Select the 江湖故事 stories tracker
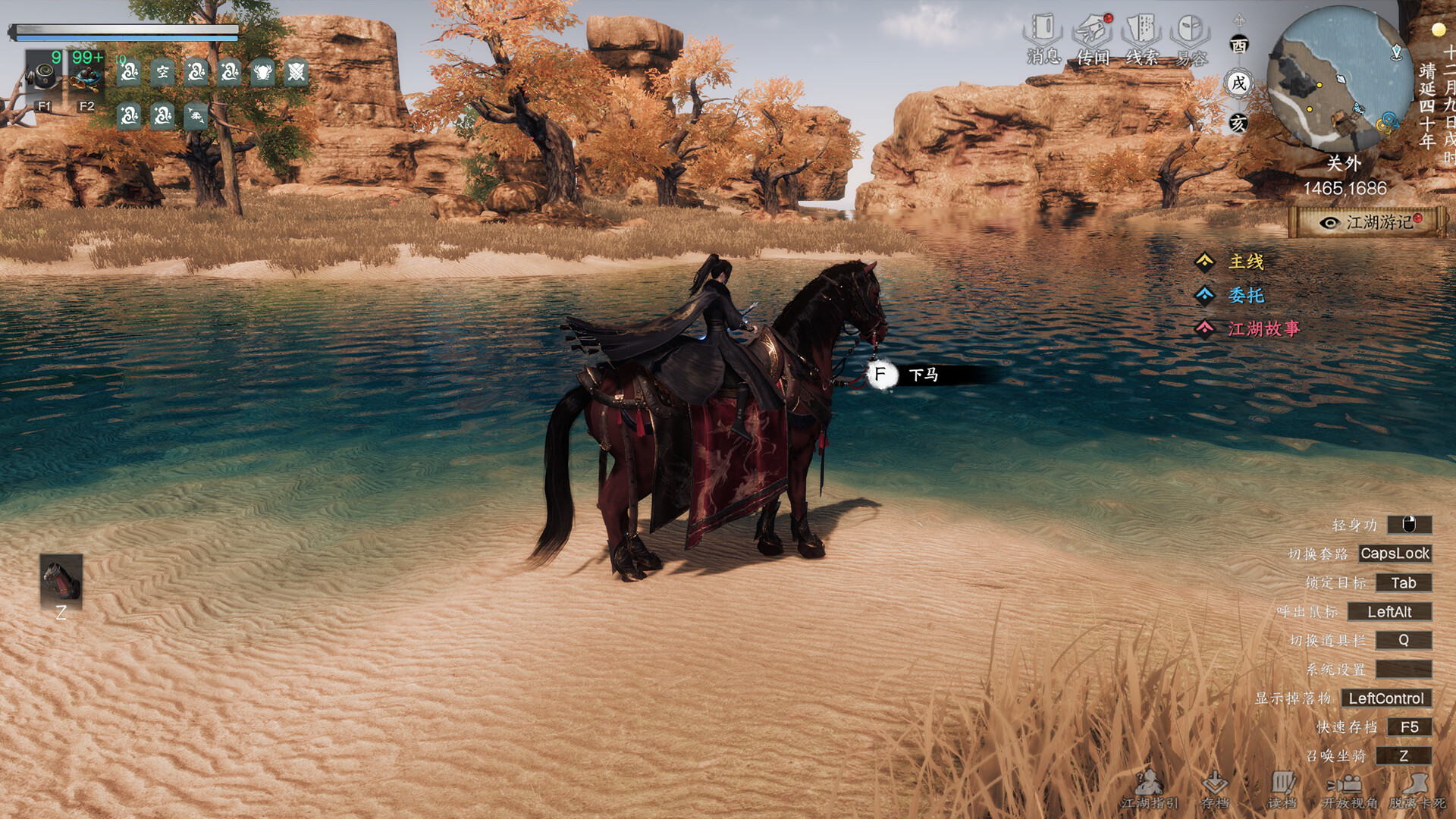This screenshot has height=819, width=1456. pyautogui.click(x=1263, y=329)
